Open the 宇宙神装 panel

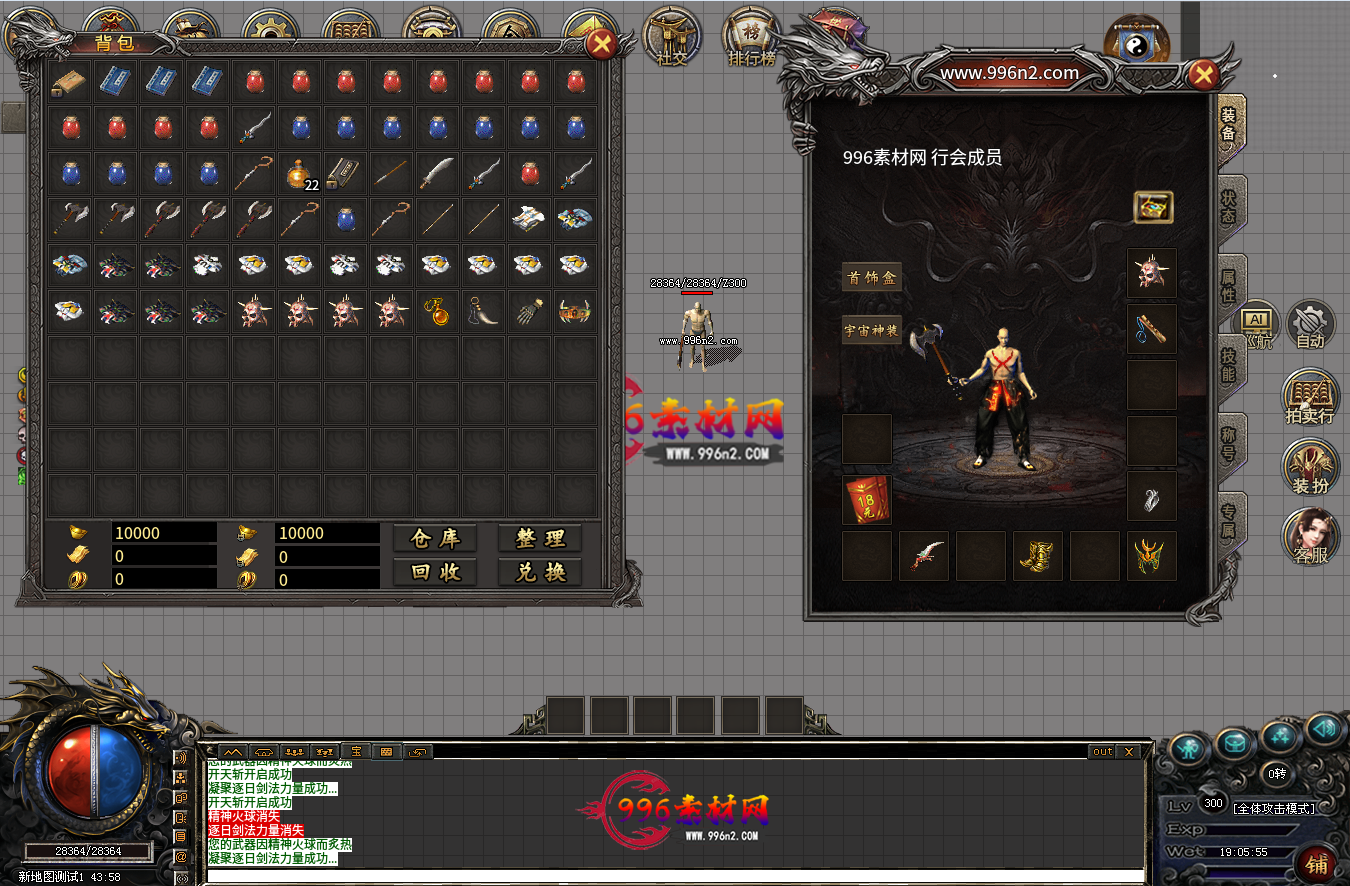(871, 330)
